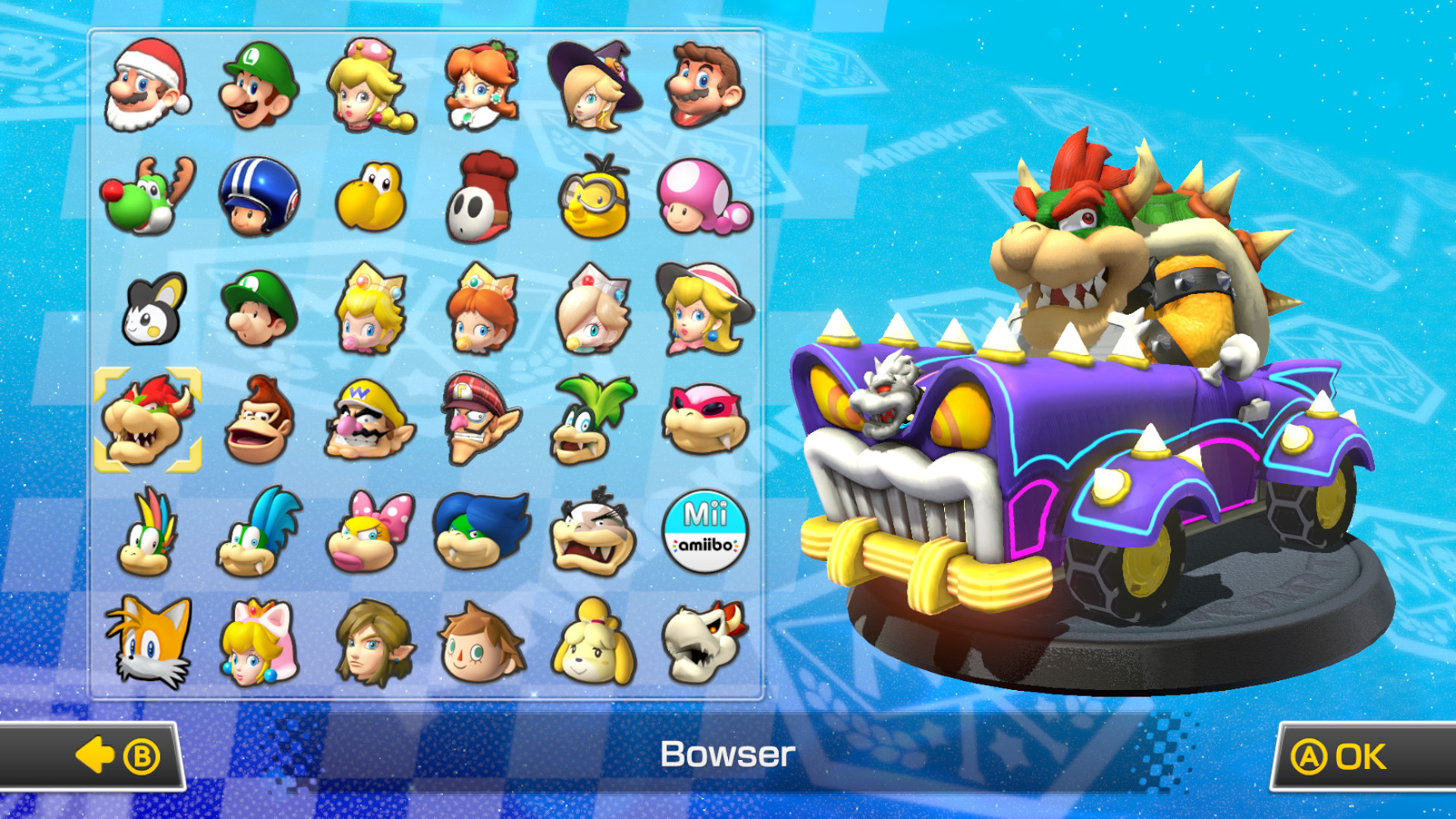Select the Luigi character icon
Screen dimensions: 1456x819
258,87
